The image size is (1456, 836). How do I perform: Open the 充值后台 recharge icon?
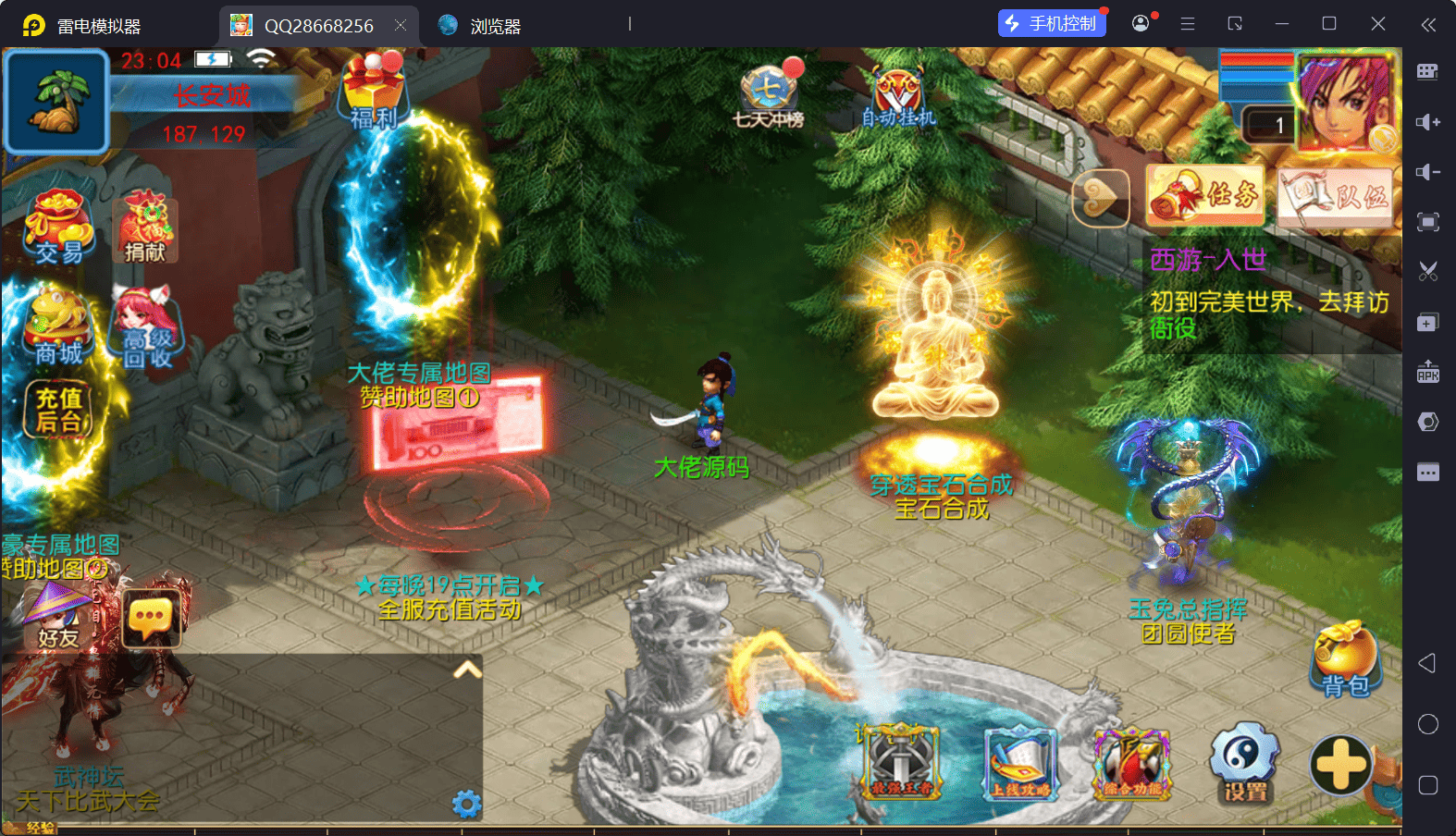(60, 410)
